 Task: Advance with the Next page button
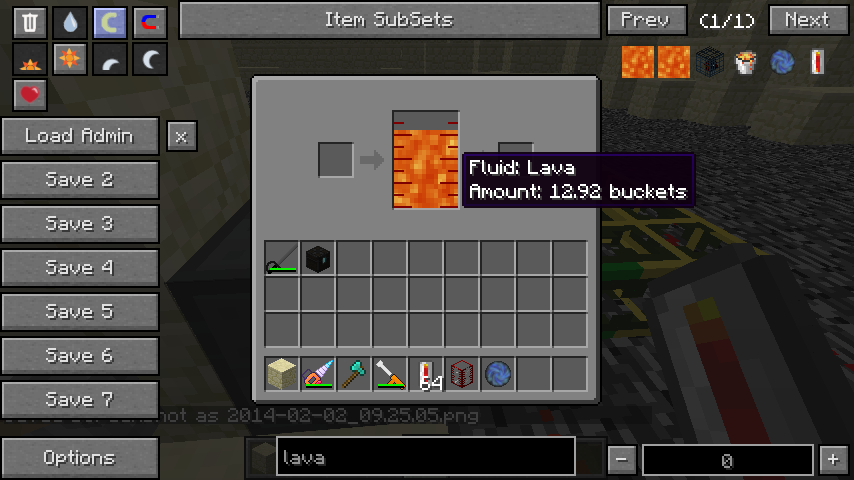click(808, 19)
